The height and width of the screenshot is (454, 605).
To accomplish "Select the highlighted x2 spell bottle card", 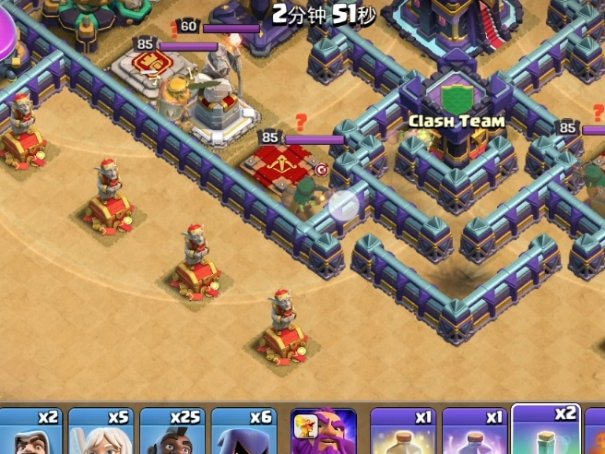I will click(547, 430).
